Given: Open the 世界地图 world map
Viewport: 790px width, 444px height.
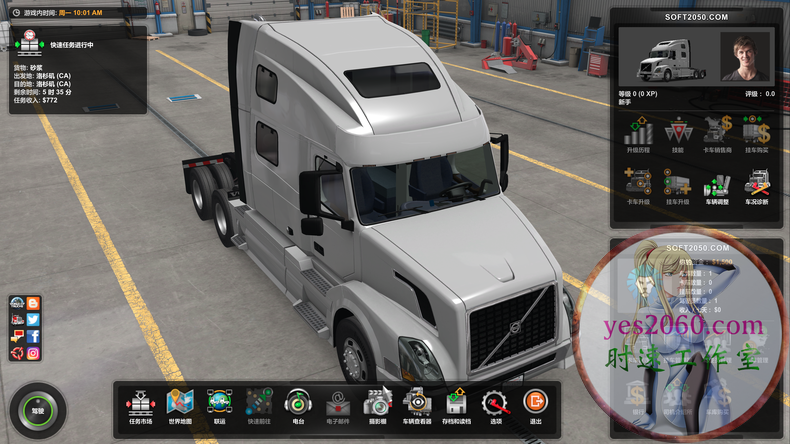Looking at the screenshot, I should point(179,404).
